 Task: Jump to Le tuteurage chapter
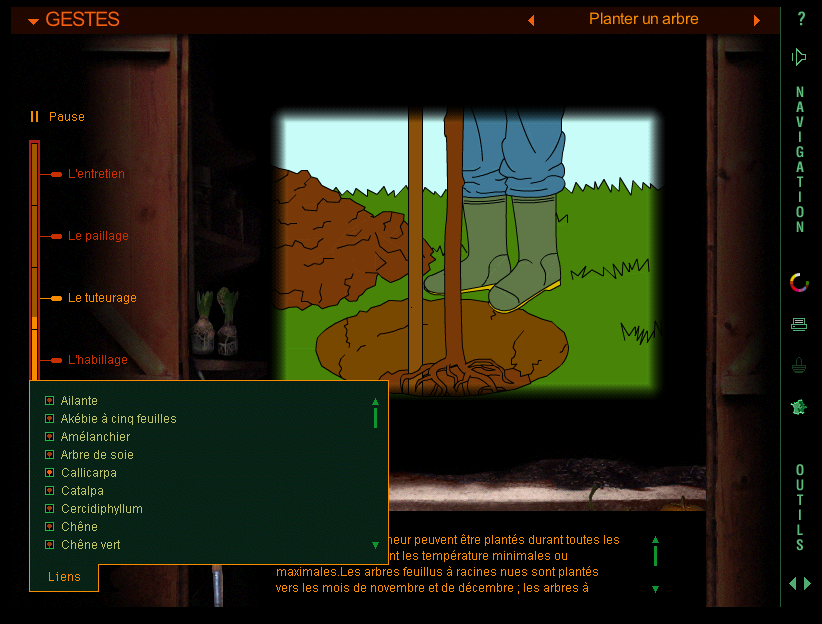[x=101, y=298]
